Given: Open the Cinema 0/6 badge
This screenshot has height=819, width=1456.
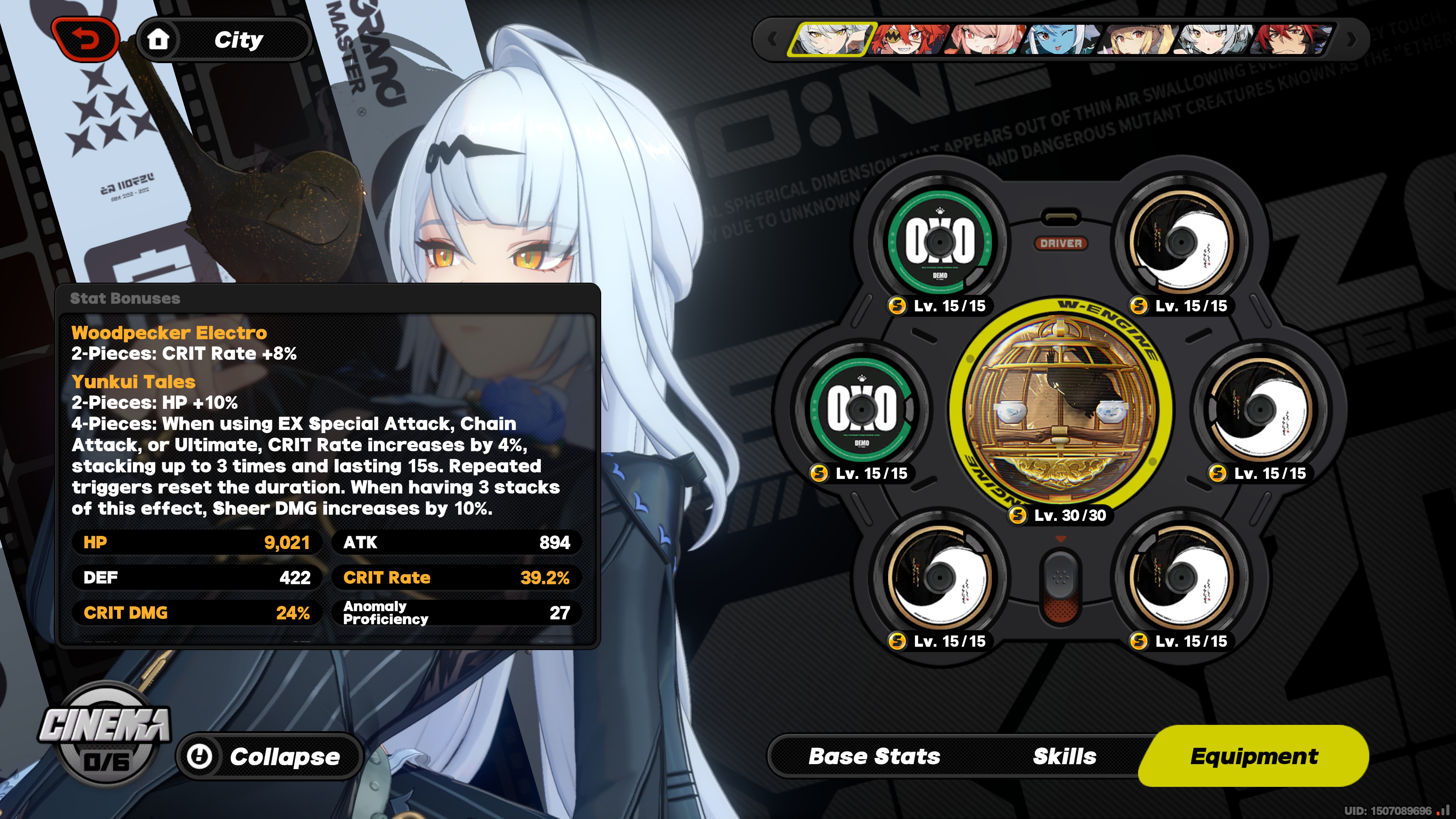Looking at the screenshot, I should click(105, 735).
